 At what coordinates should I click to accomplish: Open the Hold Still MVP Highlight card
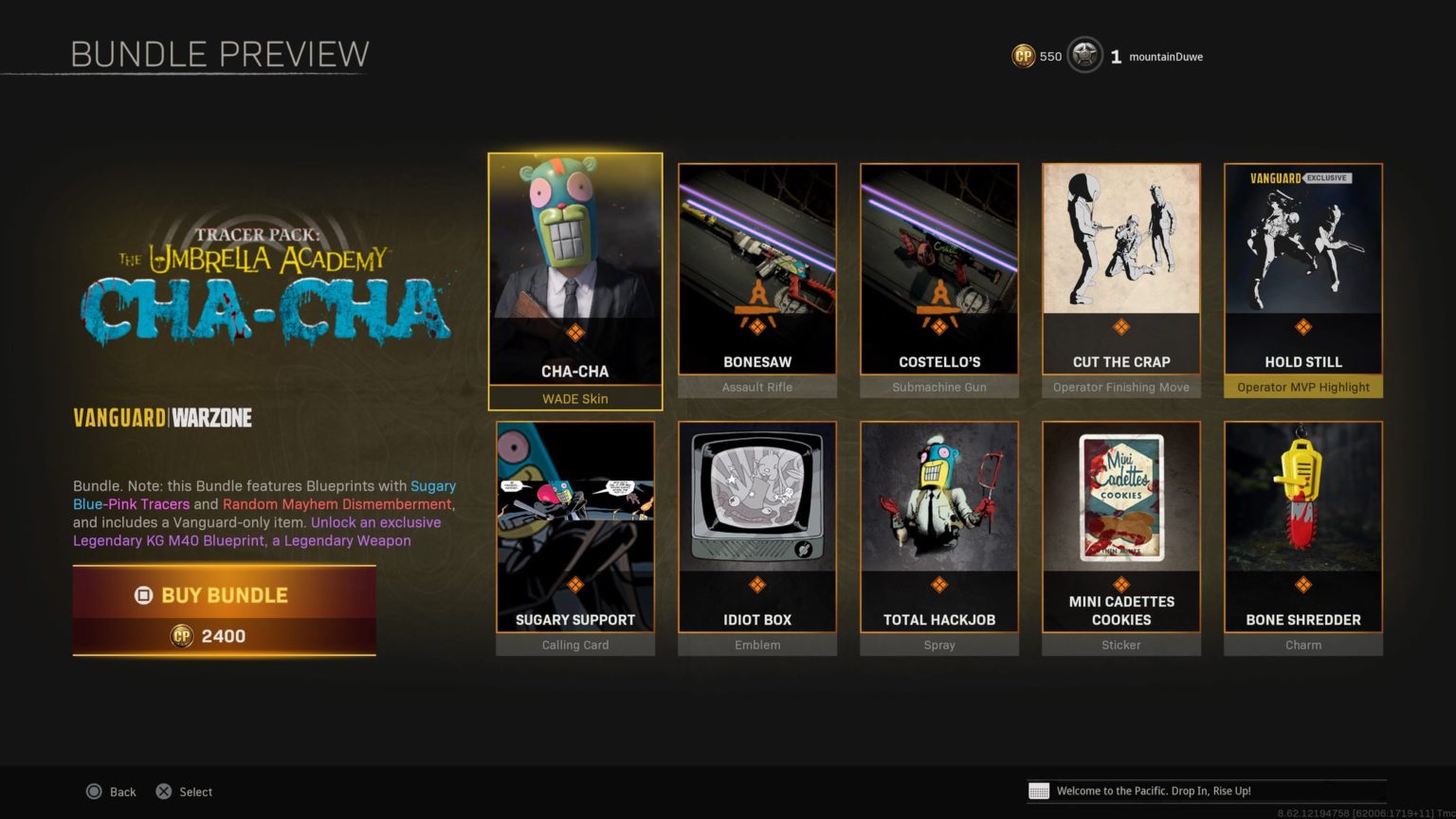click(1303, 265)
